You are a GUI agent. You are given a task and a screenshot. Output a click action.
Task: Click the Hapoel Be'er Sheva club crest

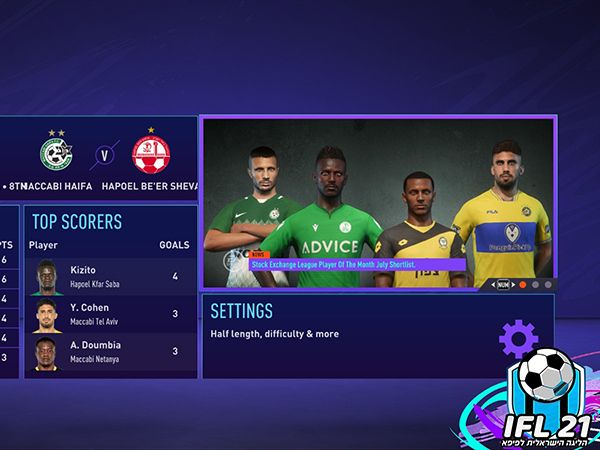coord(151,153)
